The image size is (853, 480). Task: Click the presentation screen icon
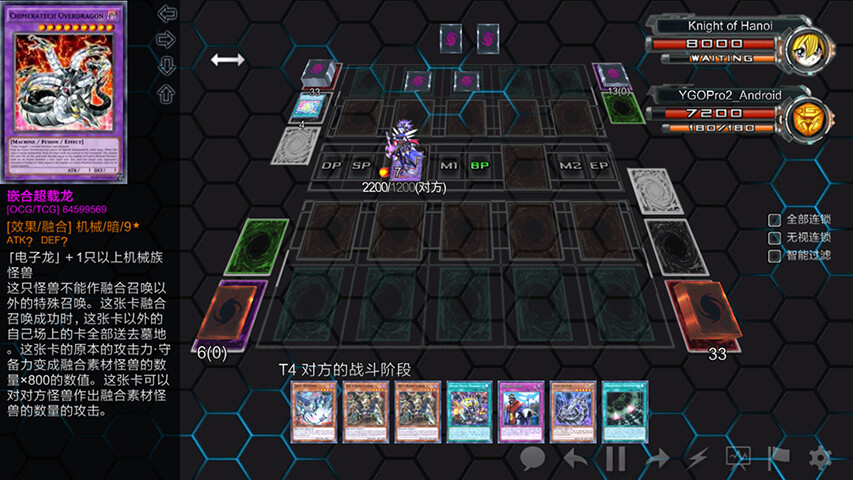coord(739,458)
